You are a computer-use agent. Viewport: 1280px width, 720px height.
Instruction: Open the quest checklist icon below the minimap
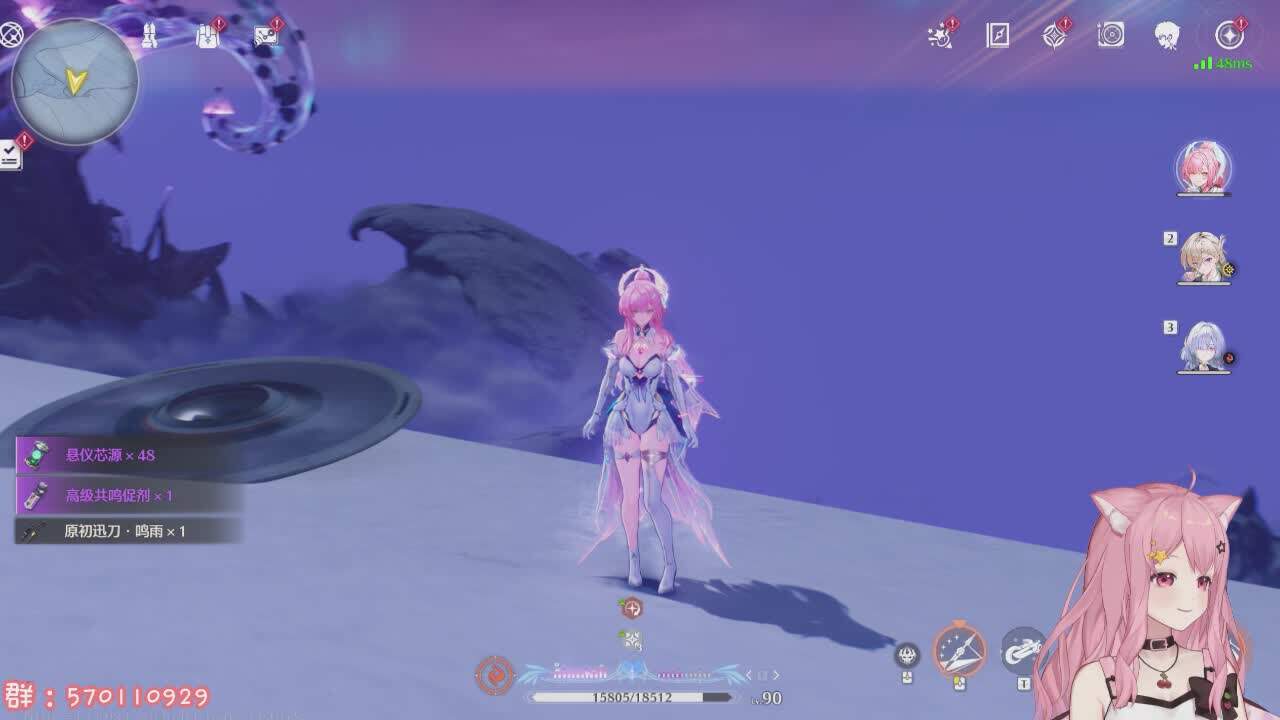10,155
